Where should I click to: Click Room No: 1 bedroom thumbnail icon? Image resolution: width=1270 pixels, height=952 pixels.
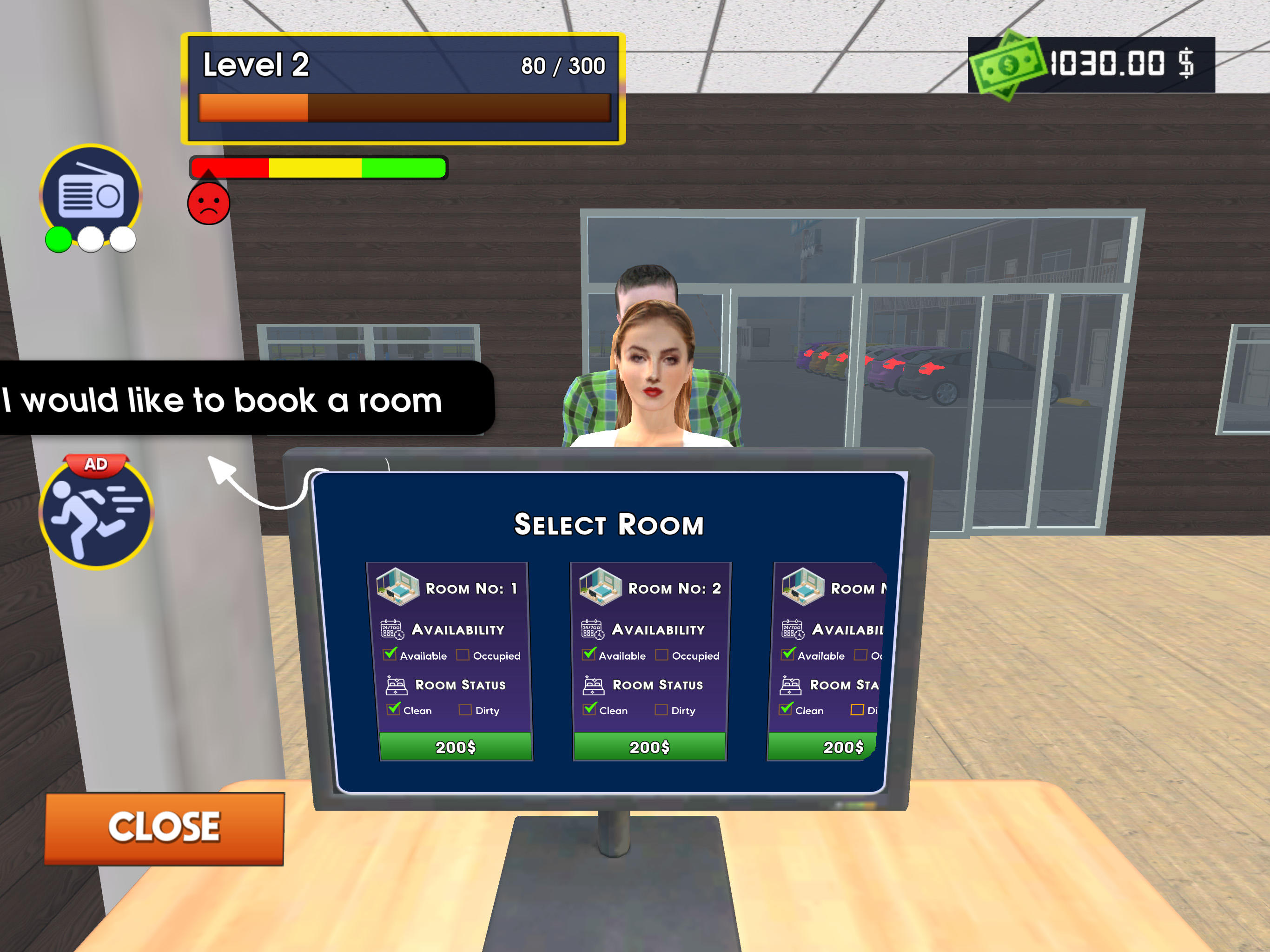click(398, 587)
